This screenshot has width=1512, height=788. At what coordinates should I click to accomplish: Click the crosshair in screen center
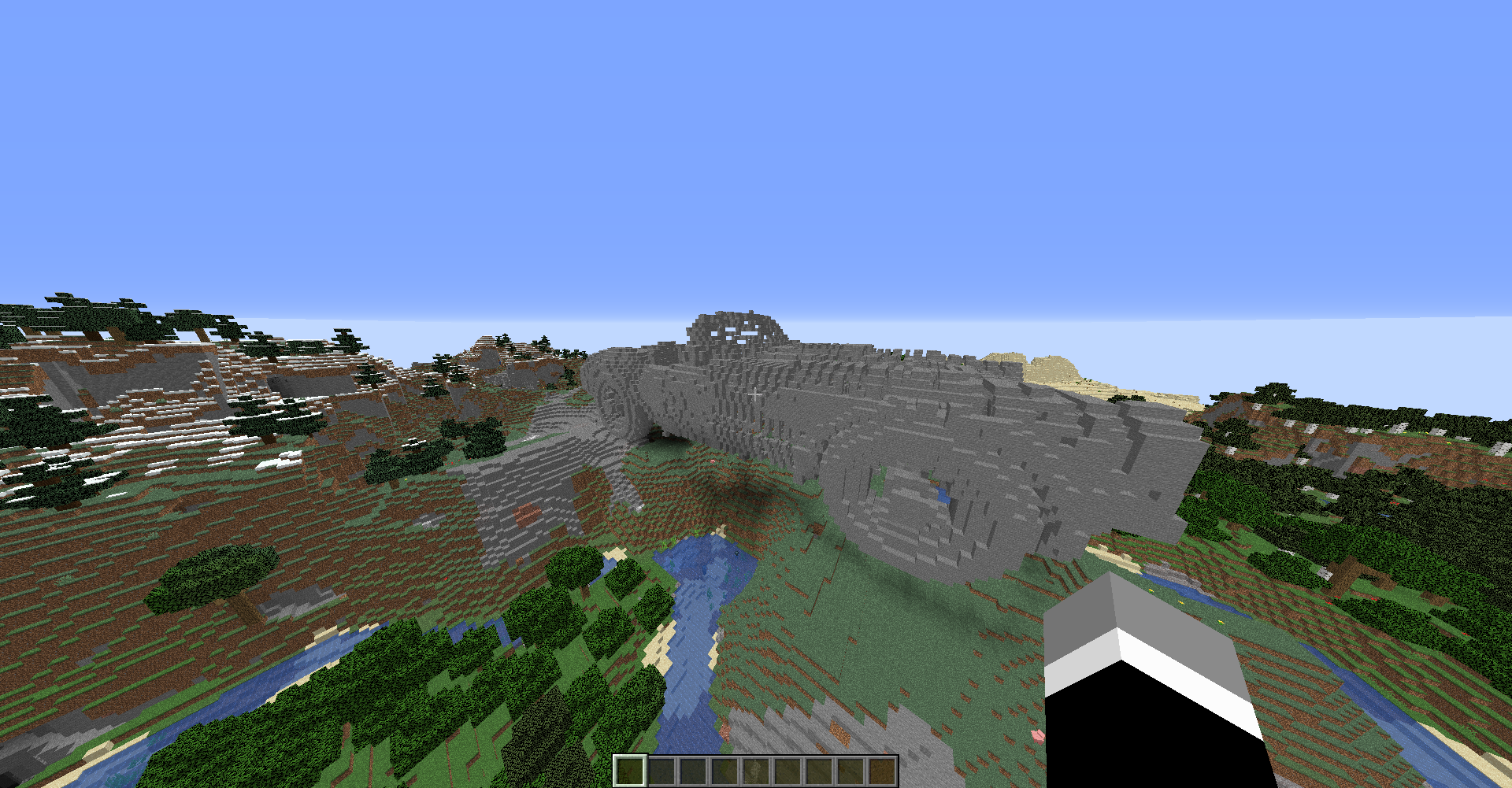pos(756,394)
